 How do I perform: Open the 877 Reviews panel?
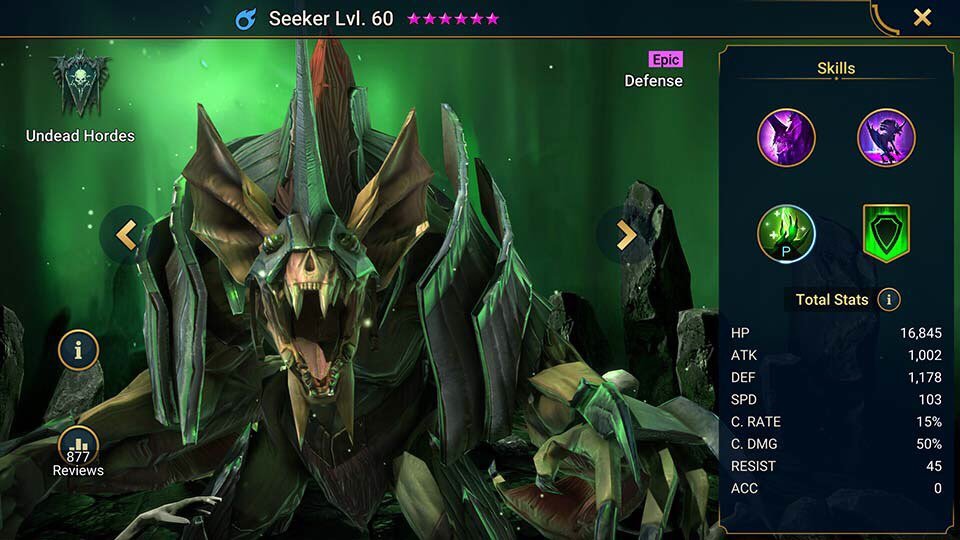(78, 450)
